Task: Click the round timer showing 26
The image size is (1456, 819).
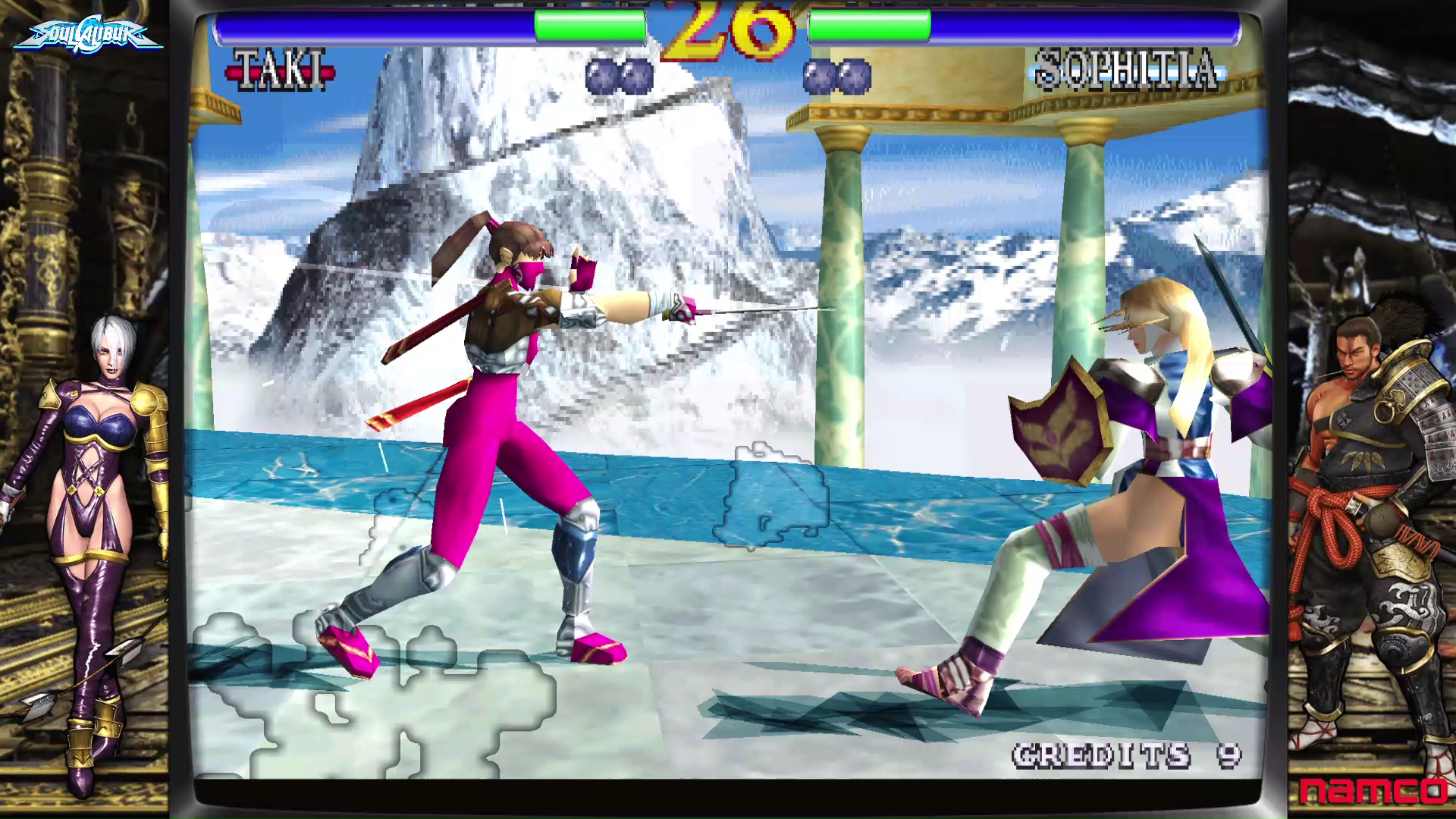Action: click(x=724, y=30)
